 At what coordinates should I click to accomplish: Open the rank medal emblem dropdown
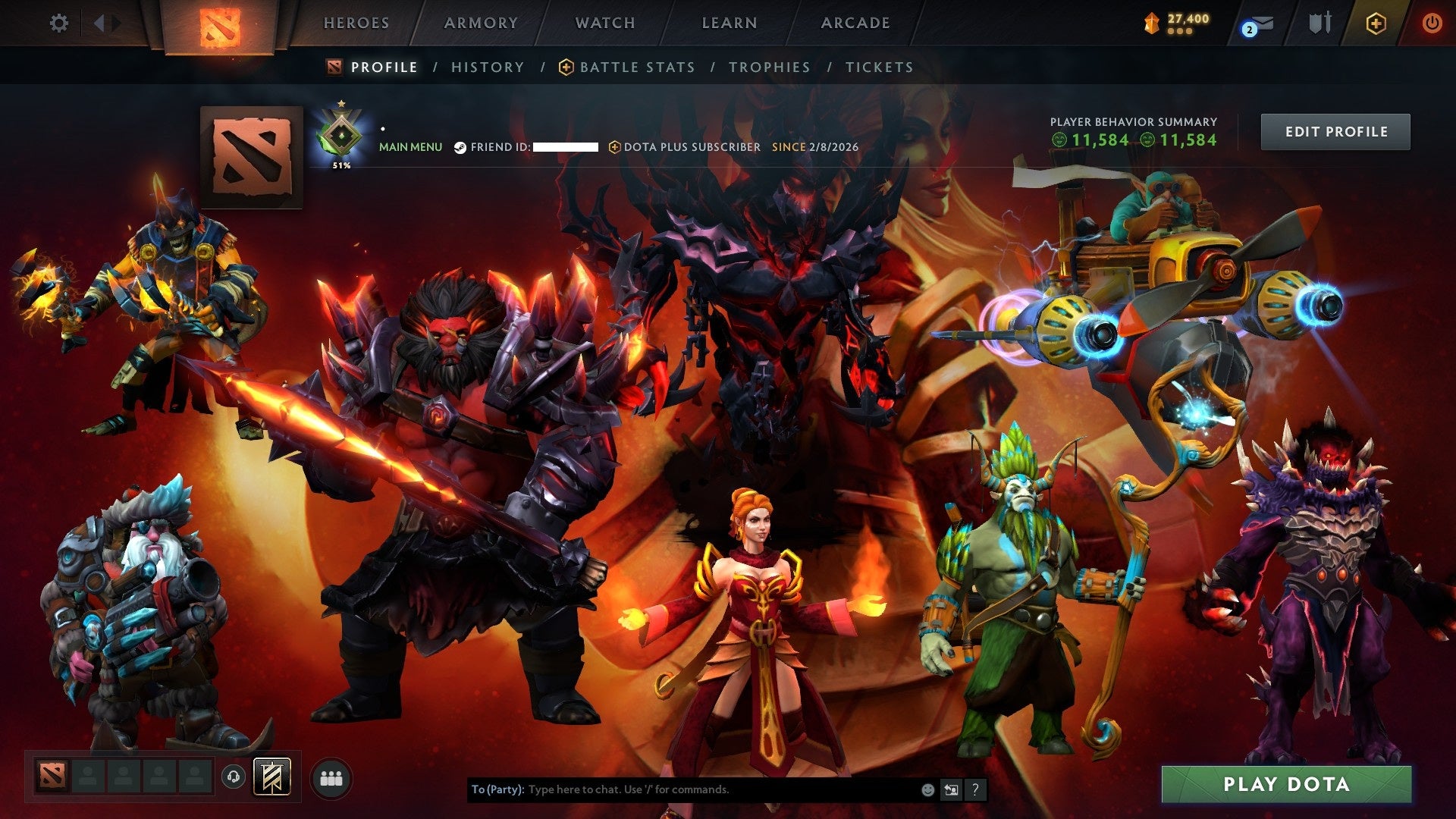point(342,135)
